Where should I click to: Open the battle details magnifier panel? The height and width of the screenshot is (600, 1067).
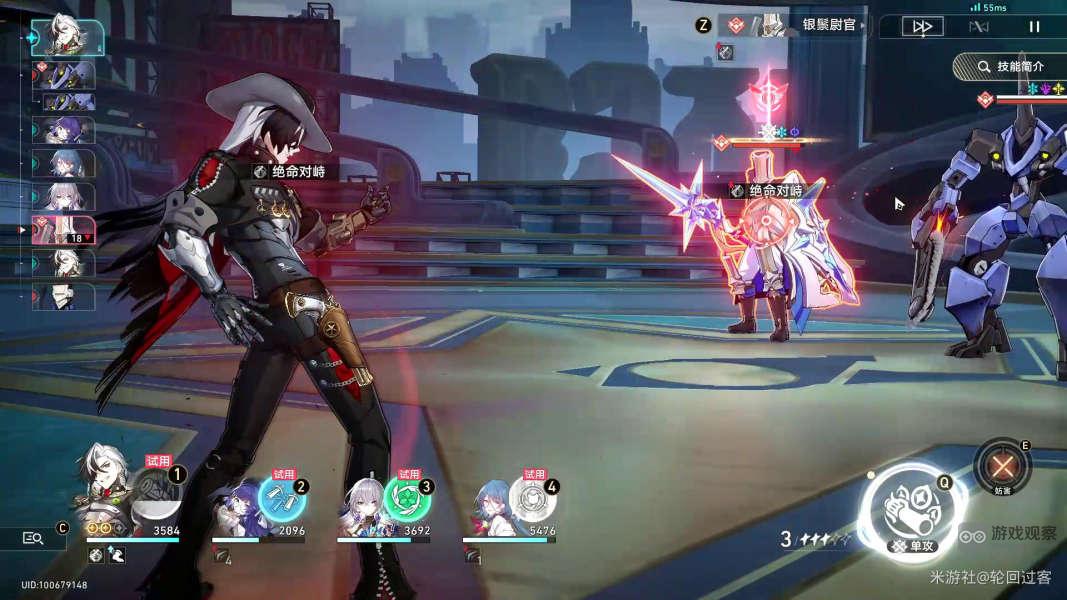pos(33,538)
